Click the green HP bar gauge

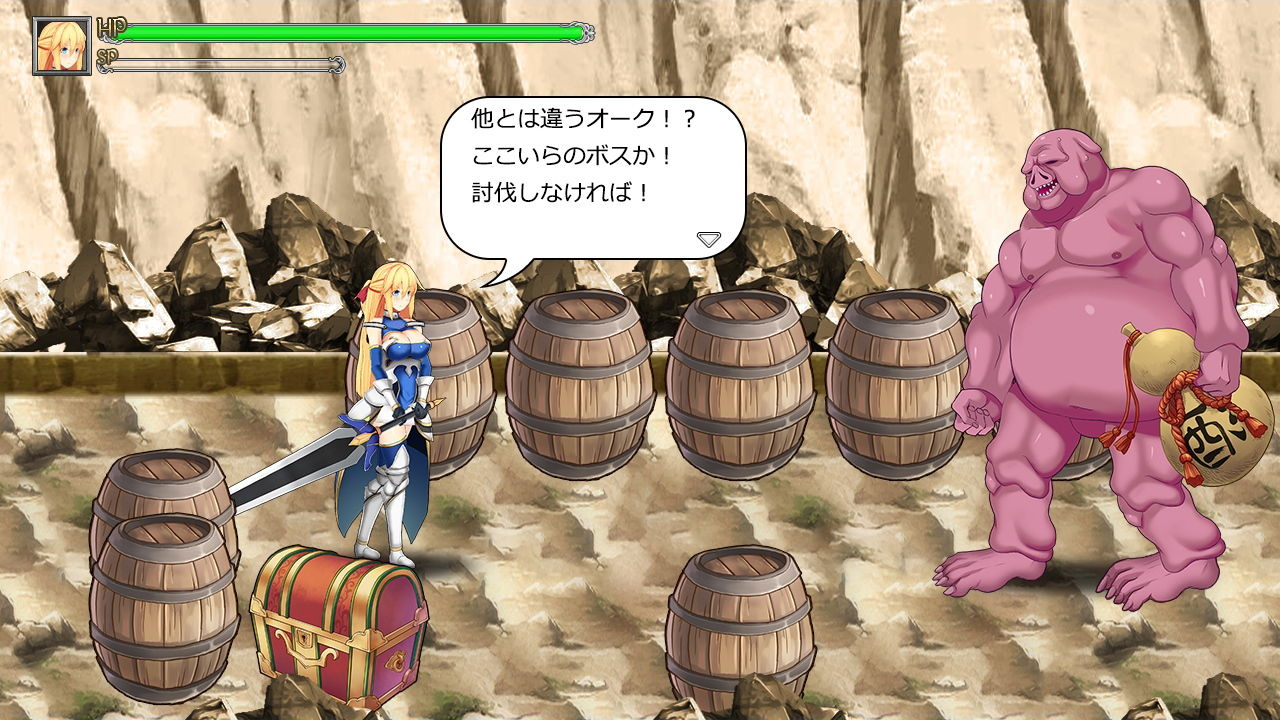pos(350,32)
